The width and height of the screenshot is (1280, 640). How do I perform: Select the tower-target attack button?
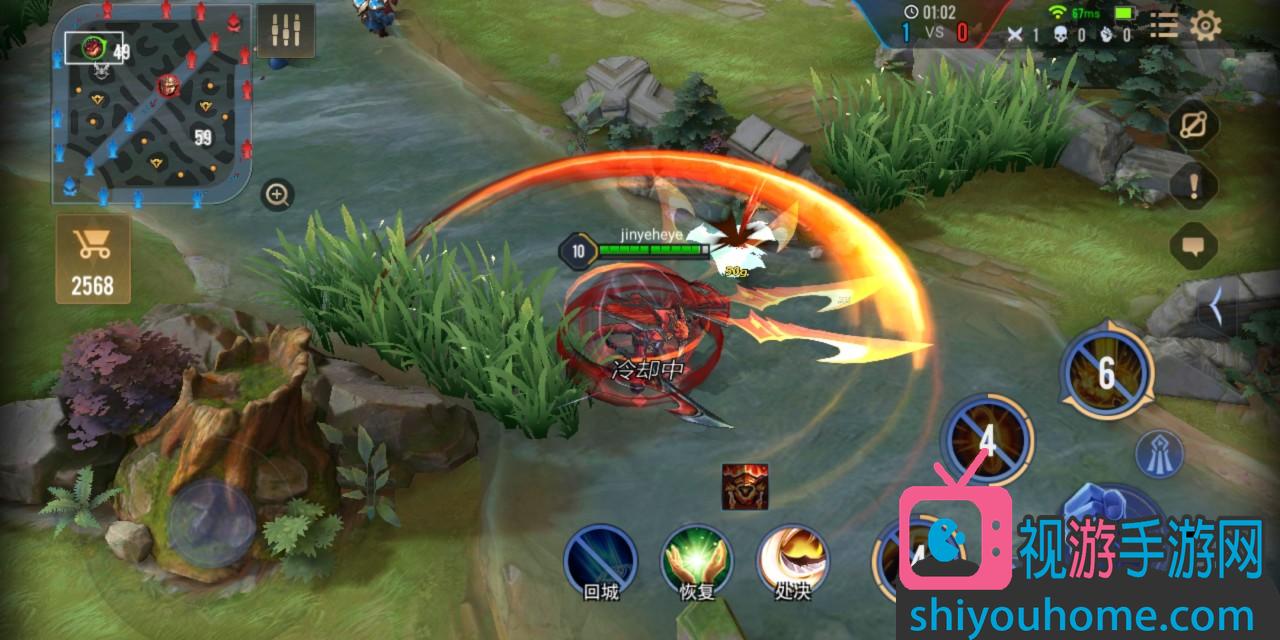click(x=1160, y=453)
